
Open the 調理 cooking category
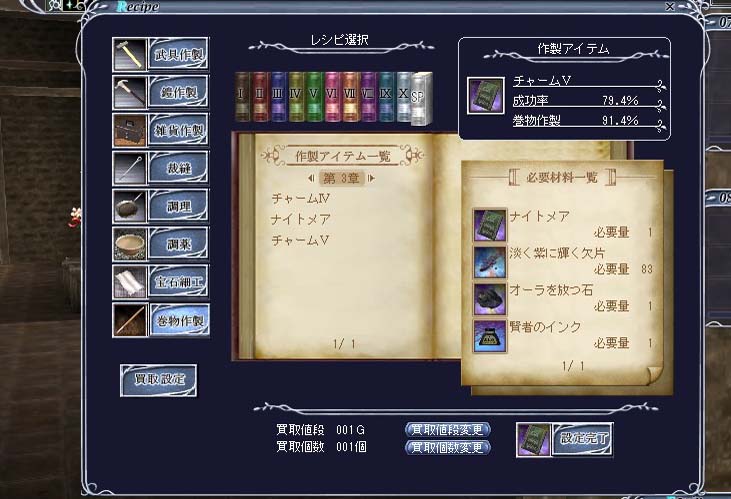[x=177, y=206]
